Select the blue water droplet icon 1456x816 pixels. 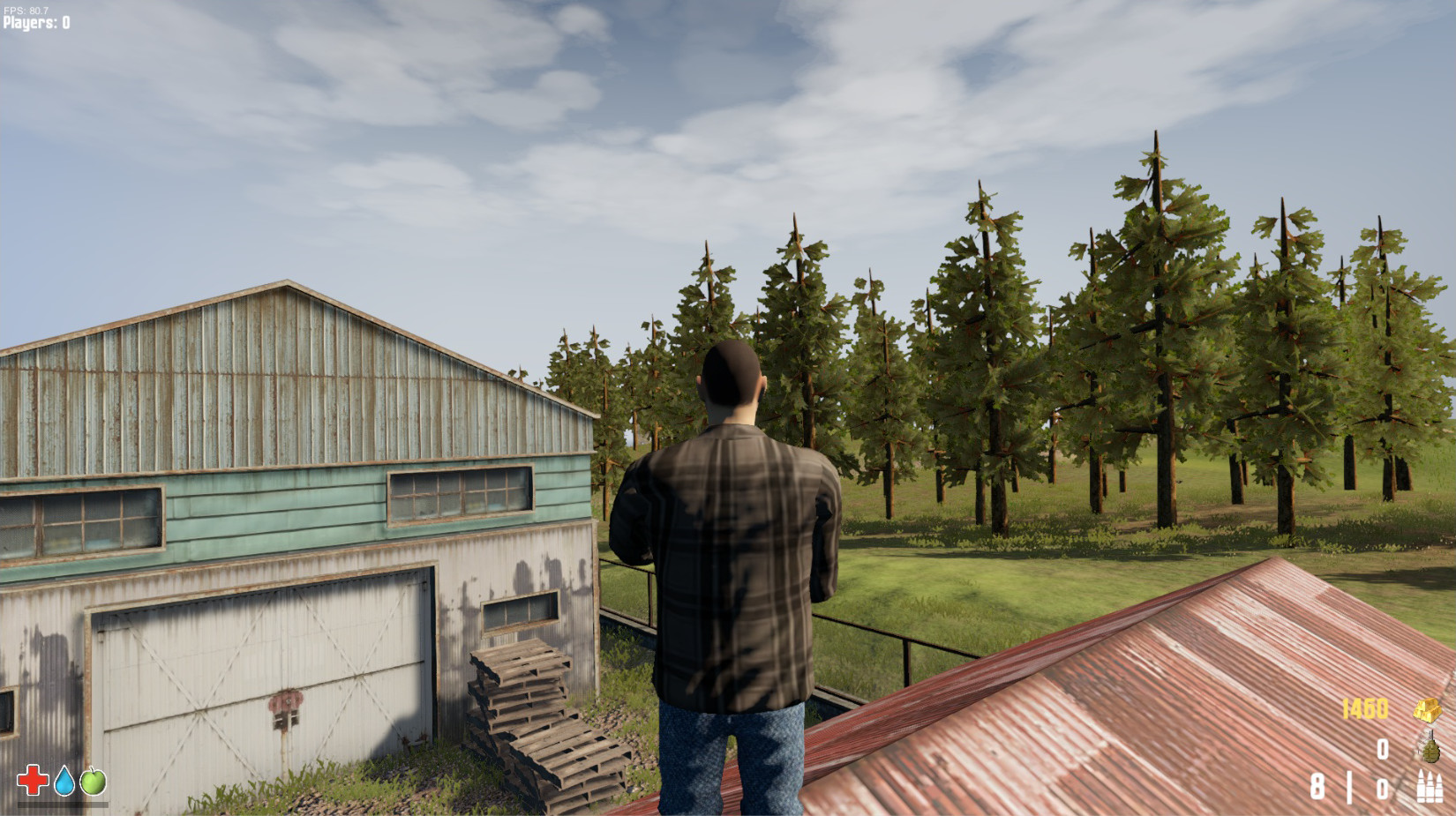click(x=63, y=780)
